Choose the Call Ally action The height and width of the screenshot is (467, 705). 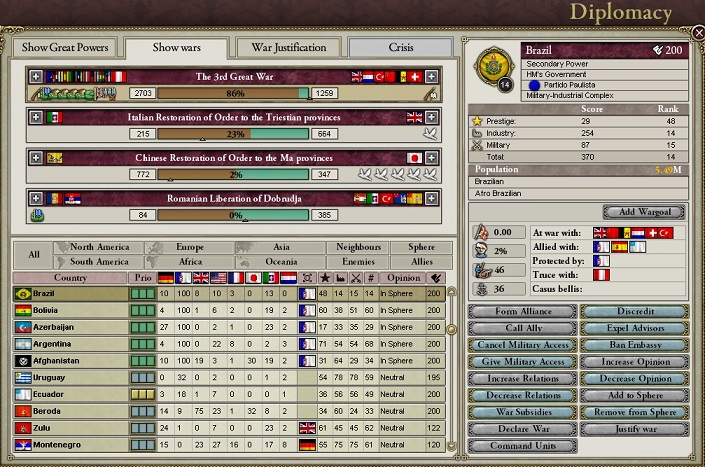click(522, 329)
